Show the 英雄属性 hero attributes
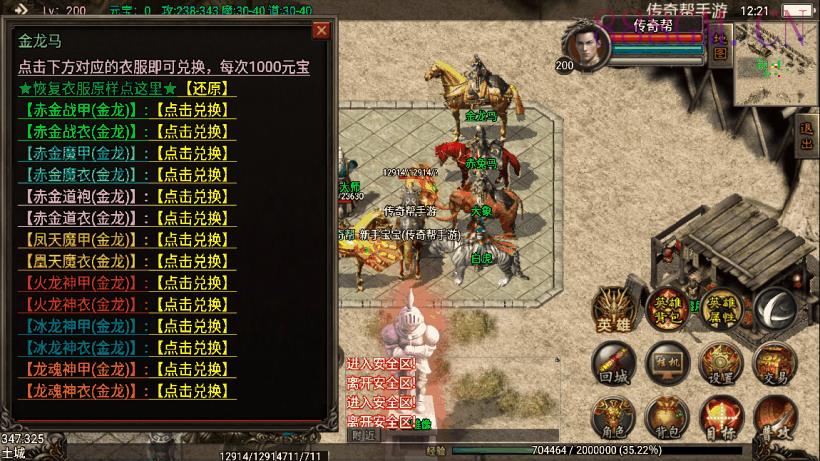The image size is (820, 461). [720, 310]
